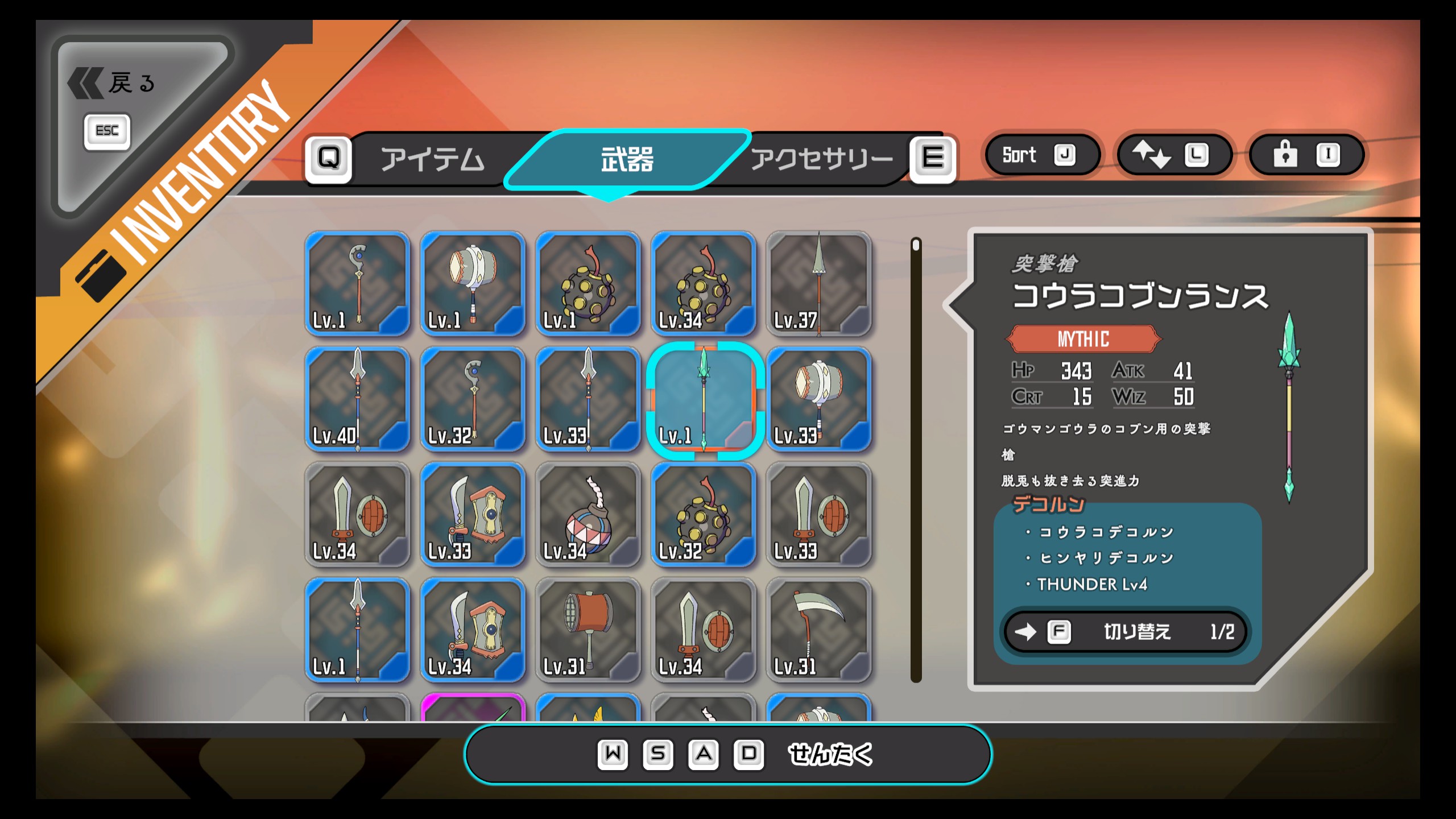
Task: Switch to the アイテム tab
Action: click(432, 159)
